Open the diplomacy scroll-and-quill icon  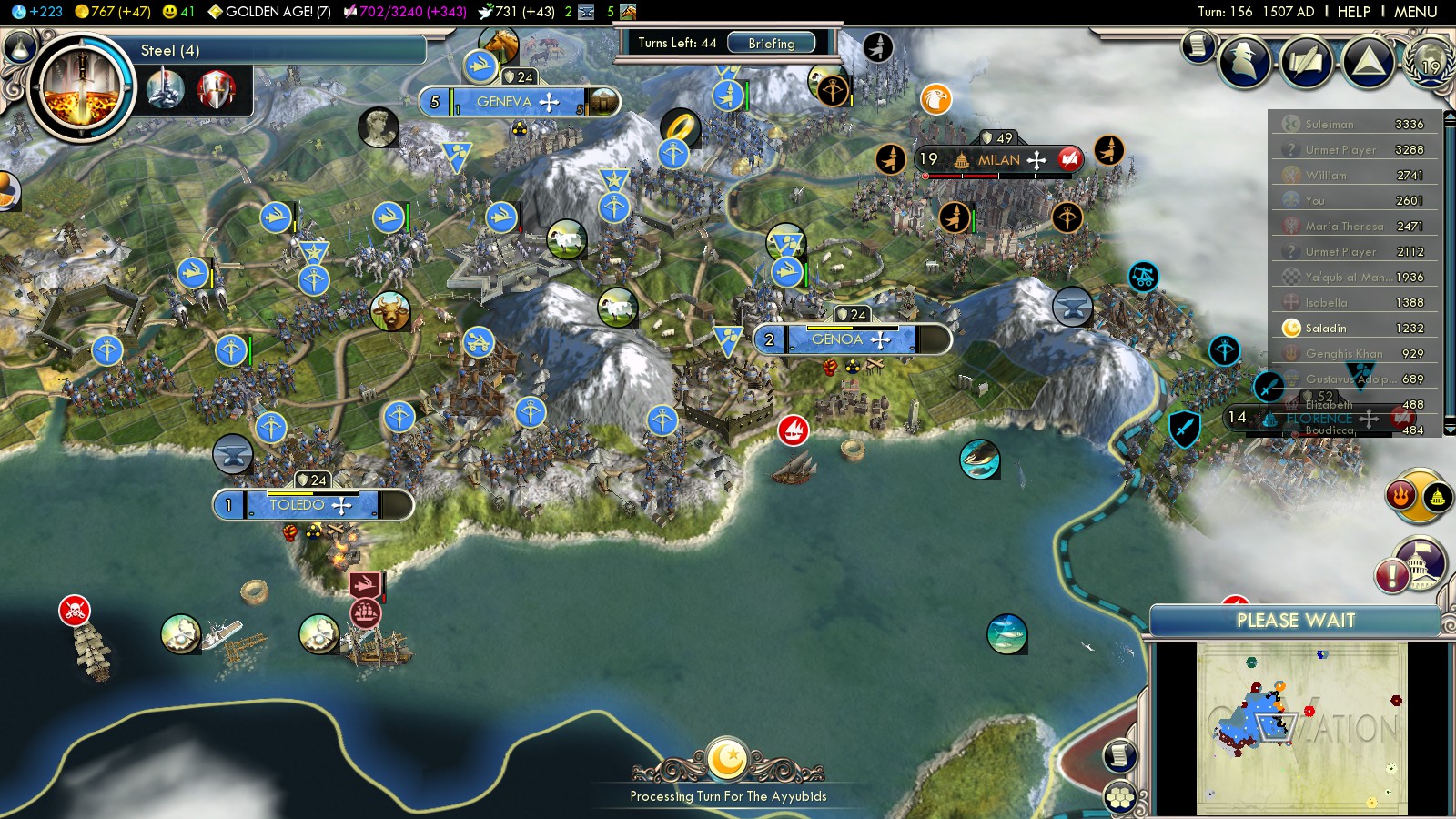point(1307,61)
